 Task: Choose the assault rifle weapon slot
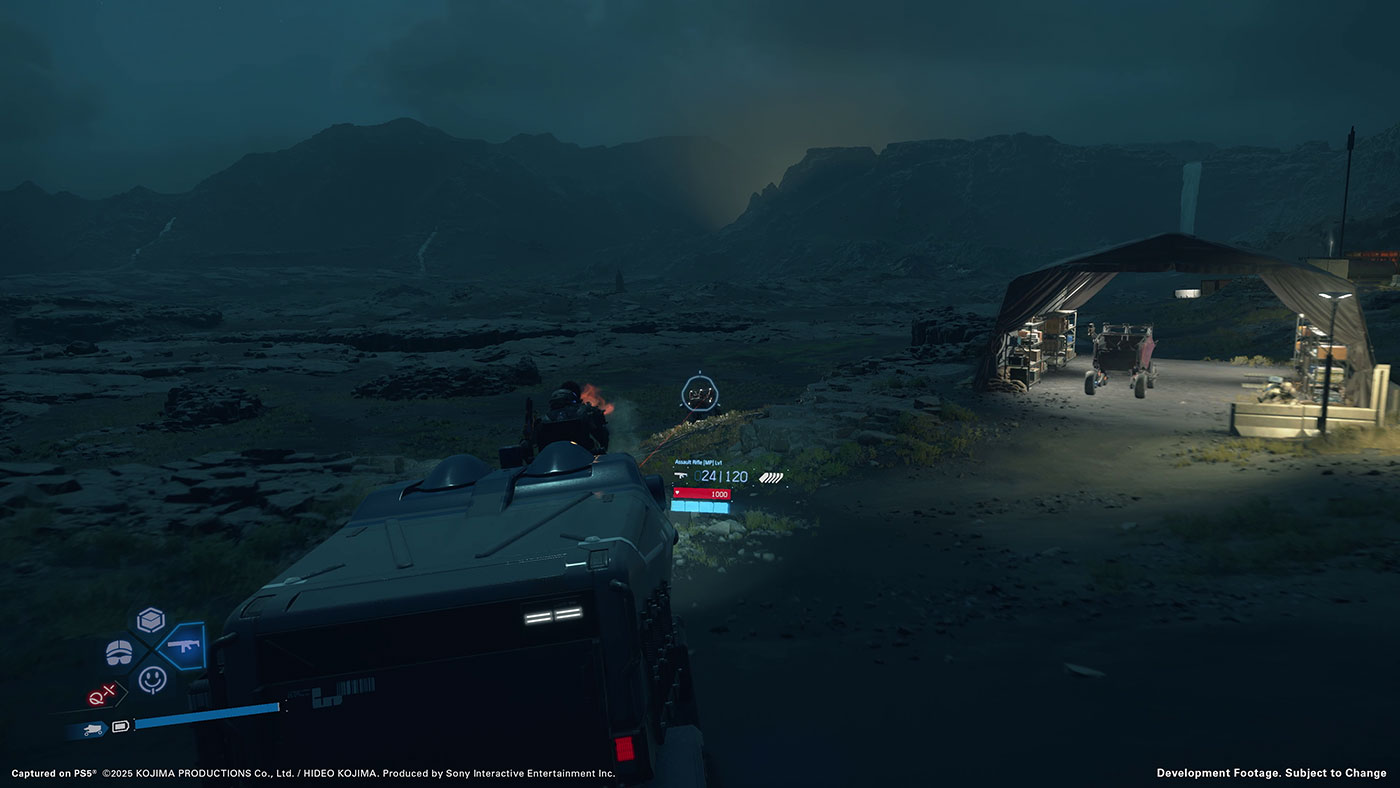point(183,646)
